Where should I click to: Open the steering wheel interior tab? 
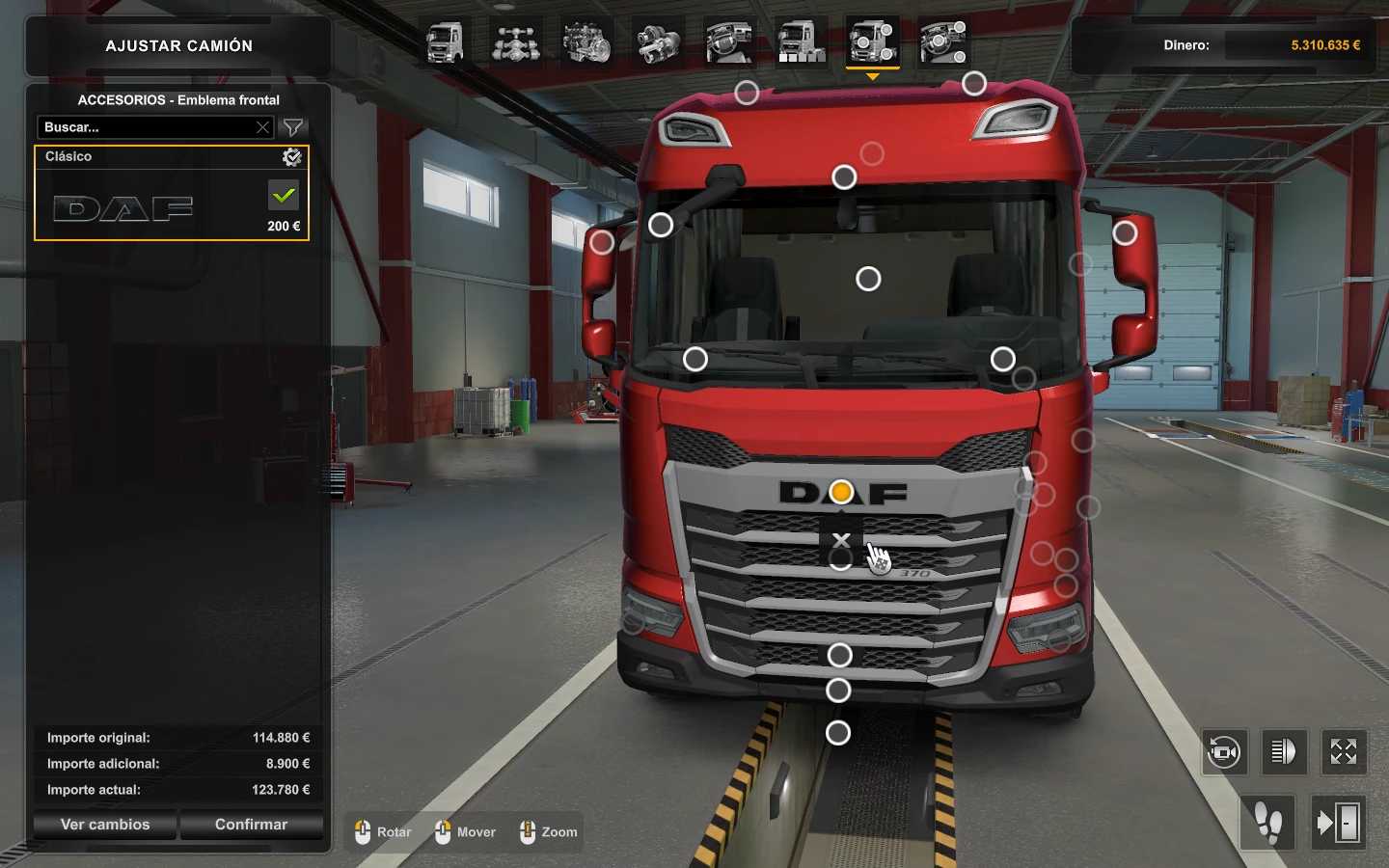pyautogui.click(x=729, y=43)
